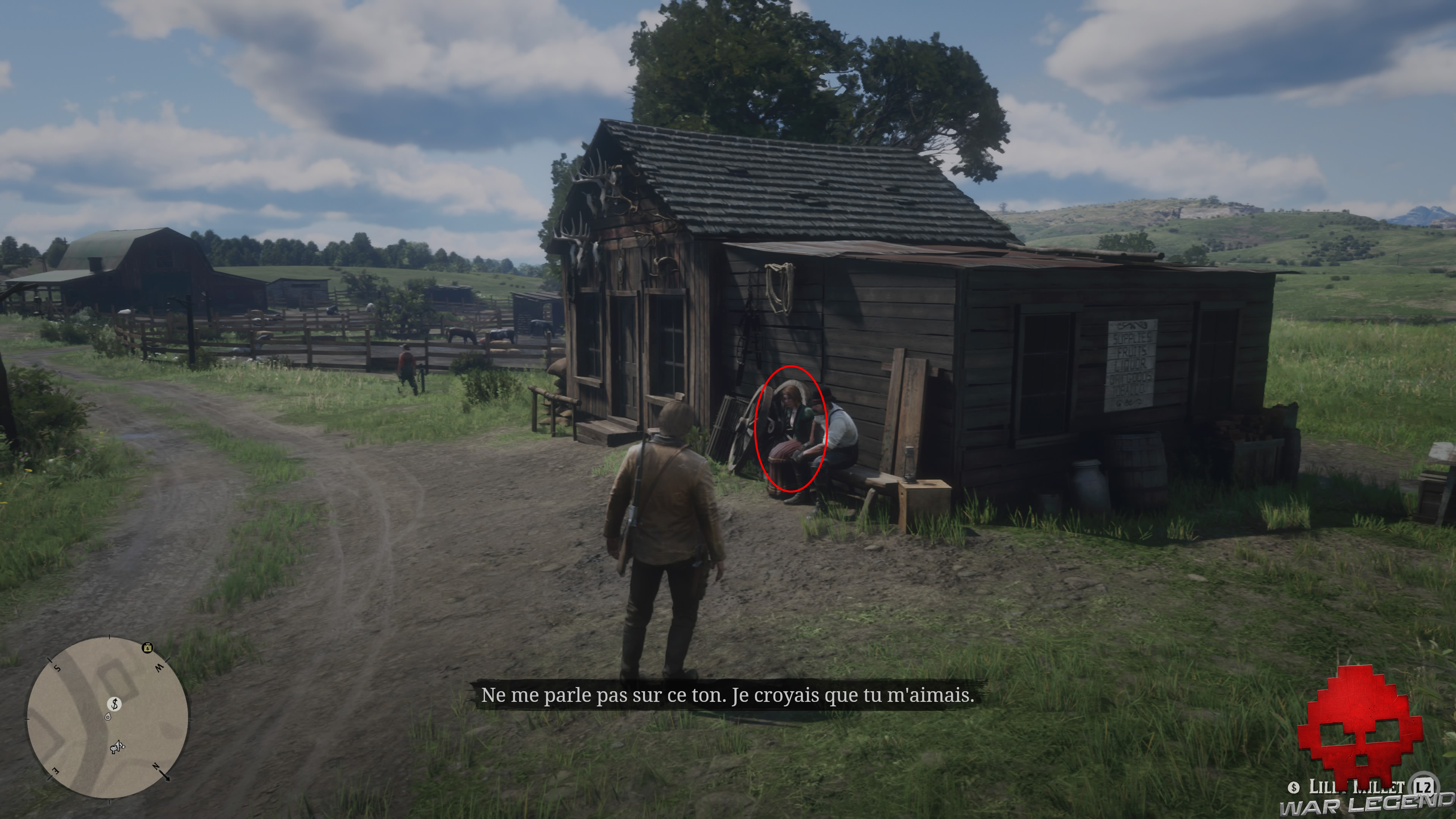Click the waypoint marker icon on the minimap

107,717
